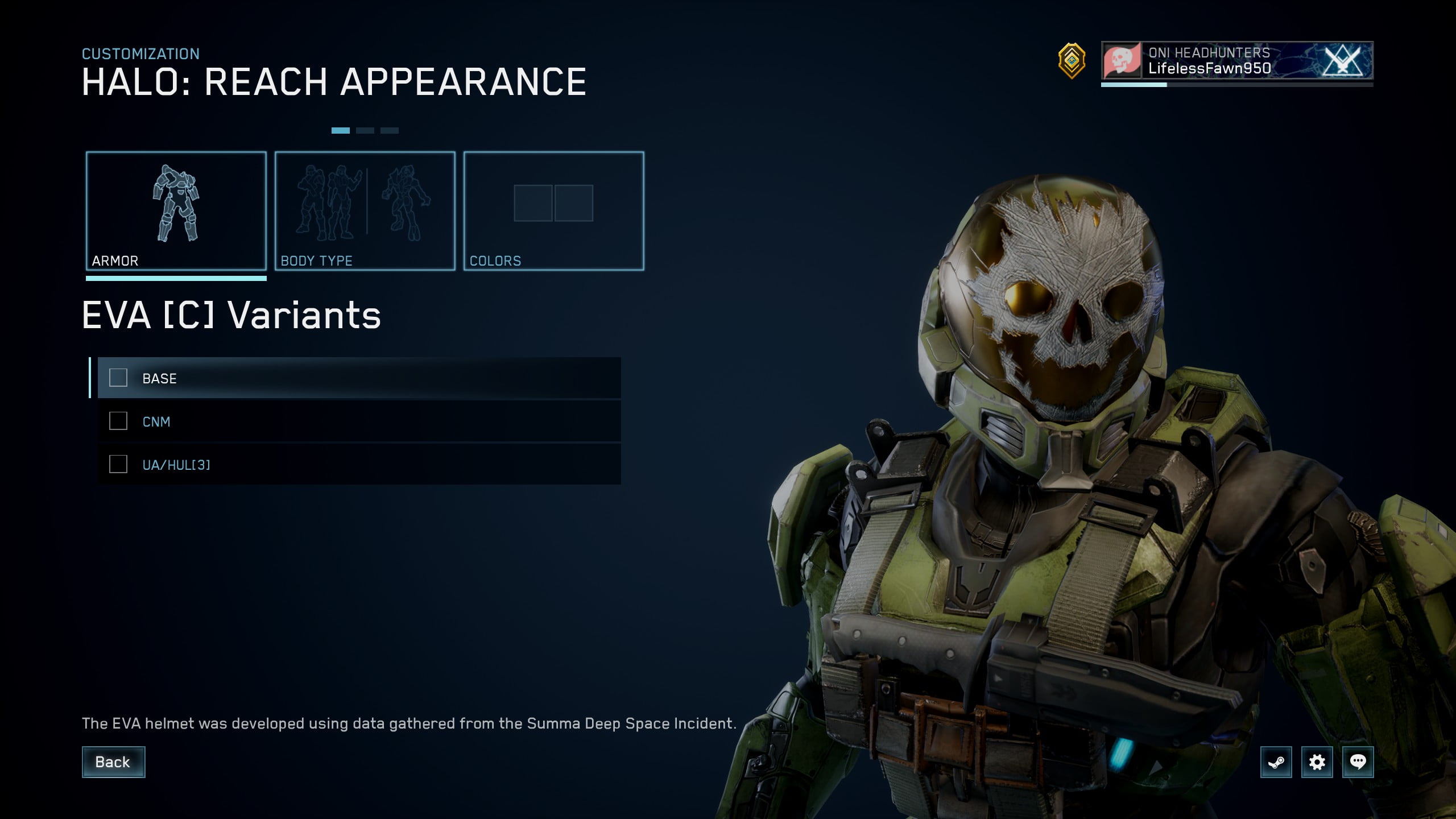
Task: Open the Steam overlay icon
Action: coord(1276,762)
